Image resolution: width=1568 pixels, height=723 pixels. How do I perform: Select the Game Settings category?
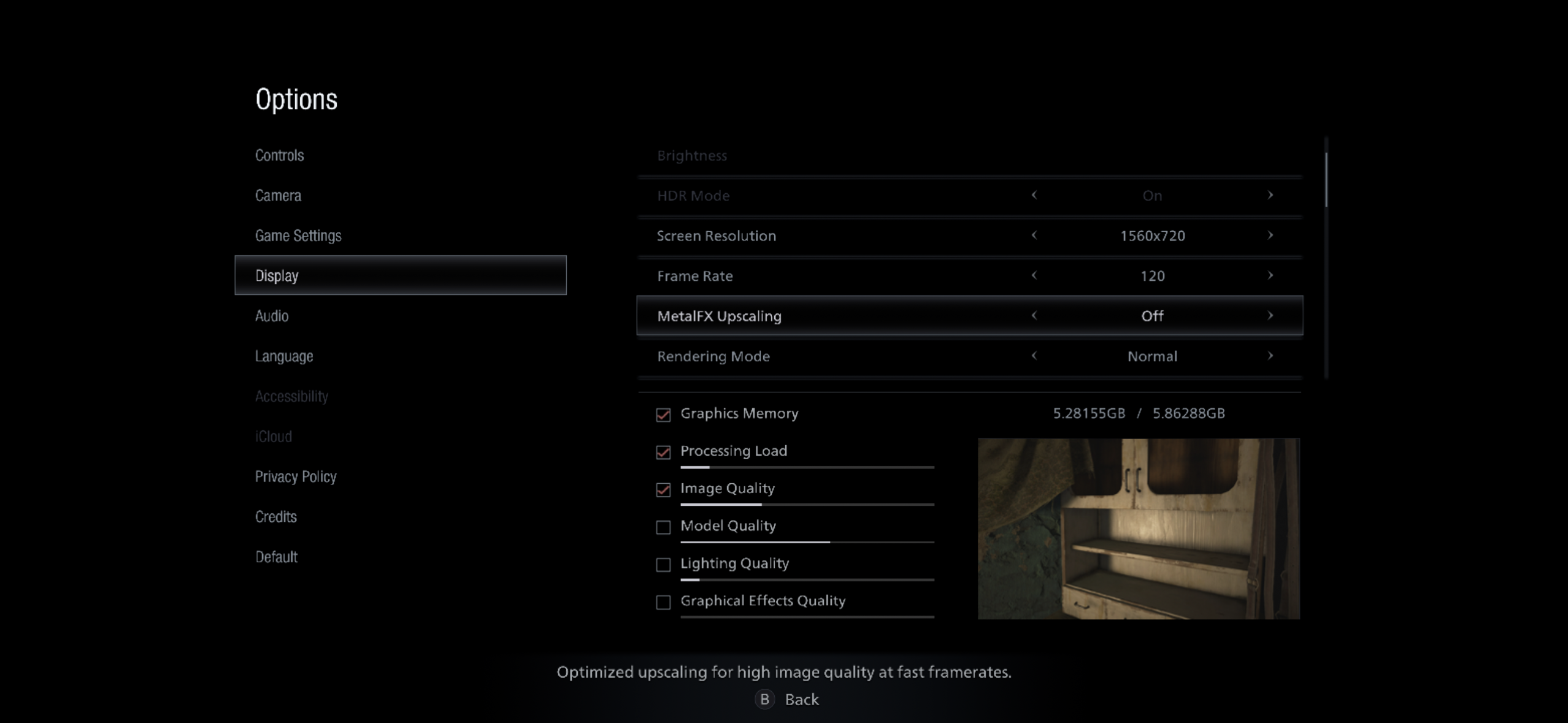click(x=299, y=235)
